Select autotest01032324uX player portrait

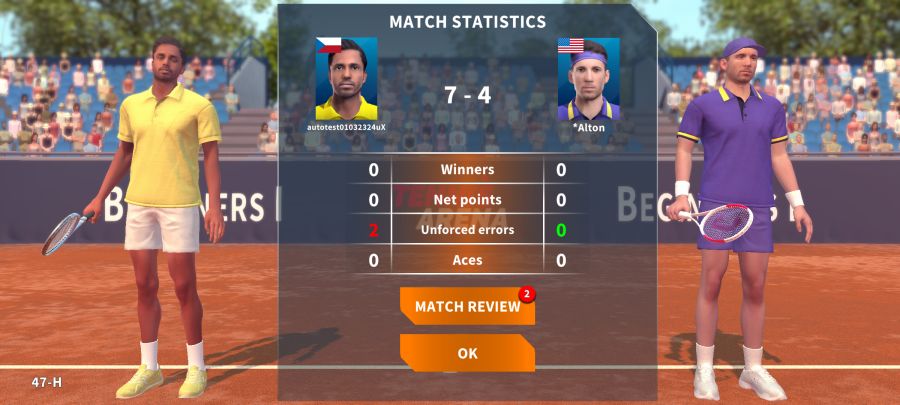(x=346, y=79)
